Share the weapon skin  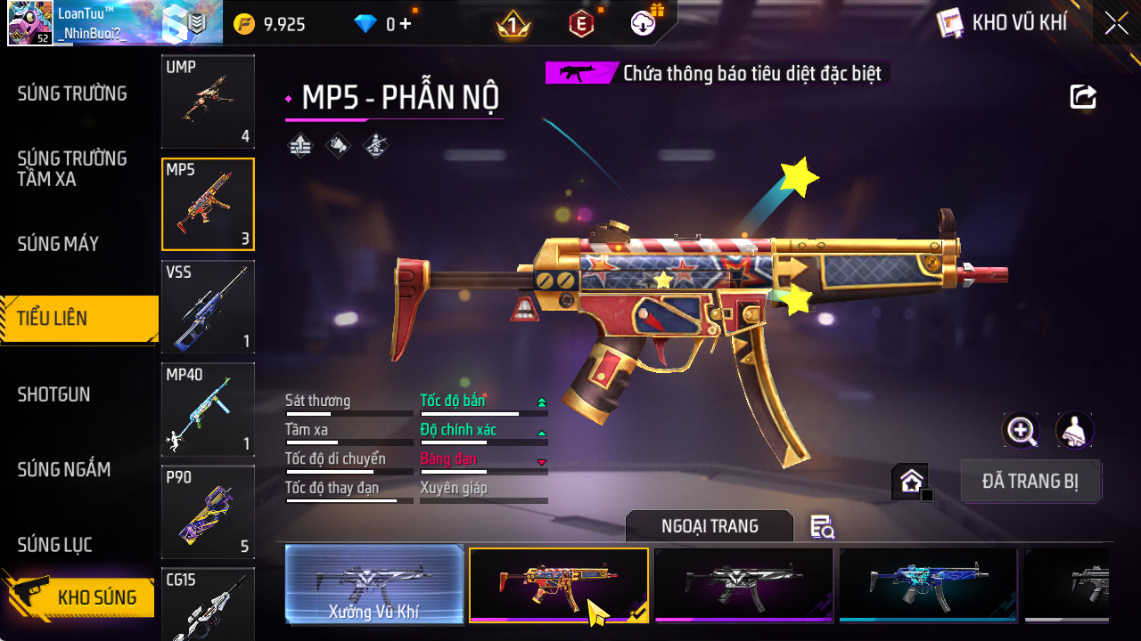pos(1083,97)
